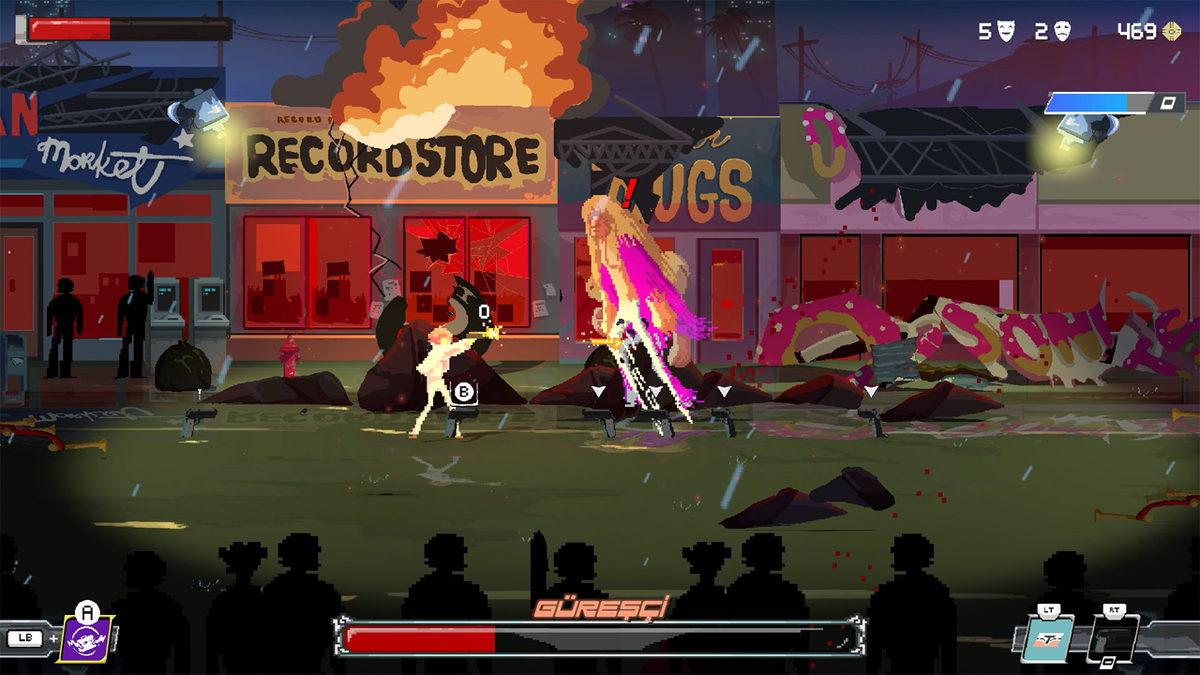Select the teal pistol weapon slot

[x=1049, y=639]
